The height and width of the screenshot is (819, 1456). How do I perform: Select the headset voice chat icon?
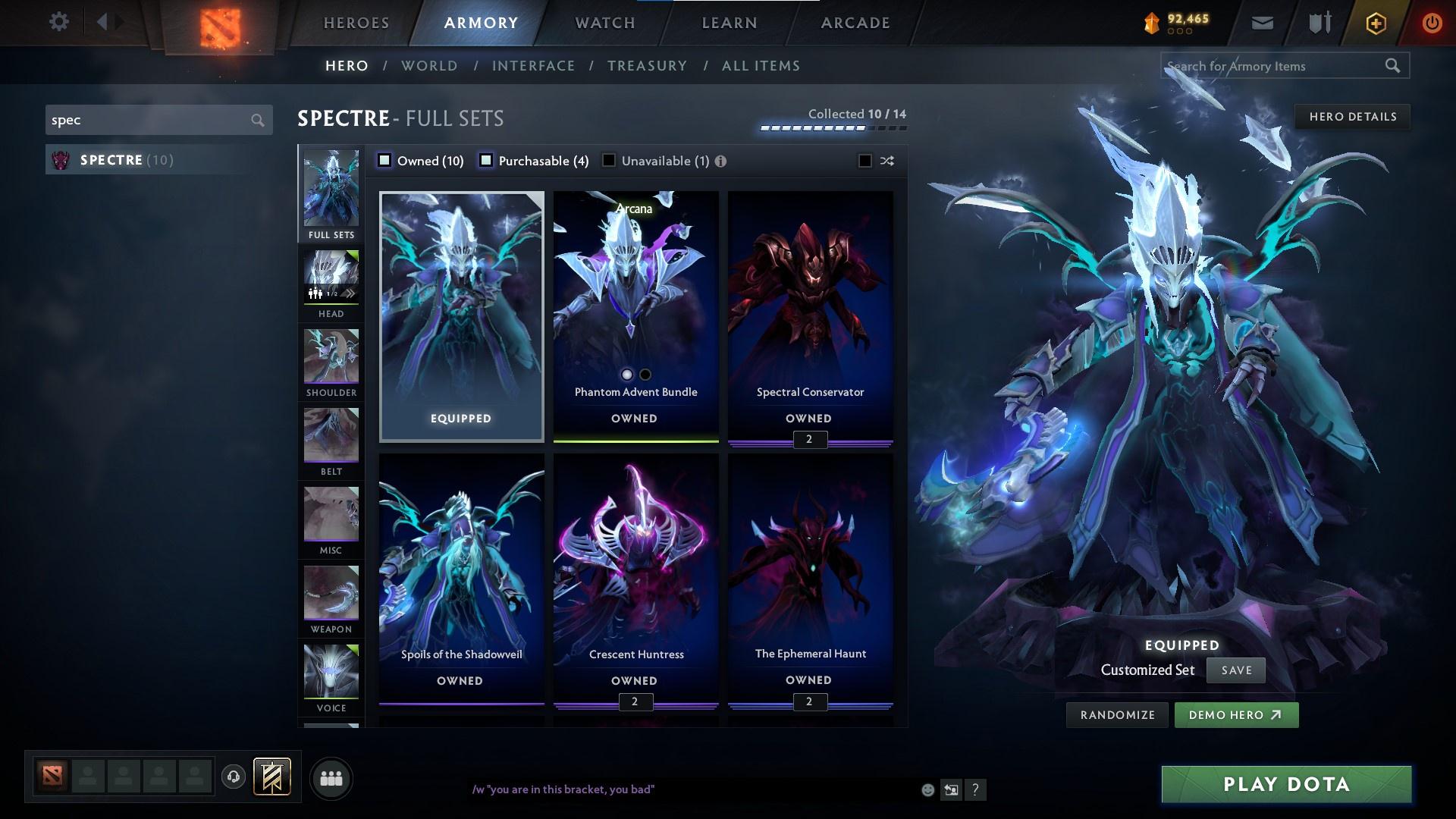coord(232,778)
